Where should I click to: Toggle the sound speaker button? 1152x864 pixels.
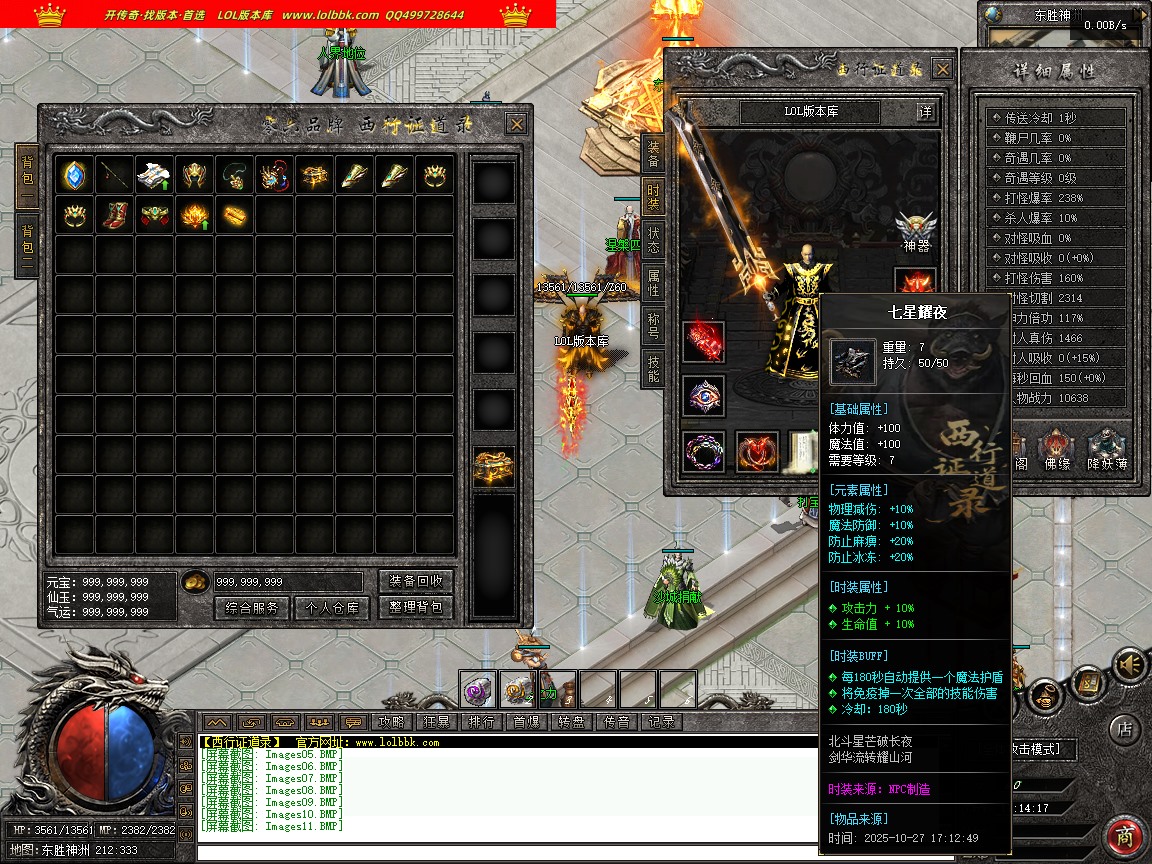(1130, 664)
